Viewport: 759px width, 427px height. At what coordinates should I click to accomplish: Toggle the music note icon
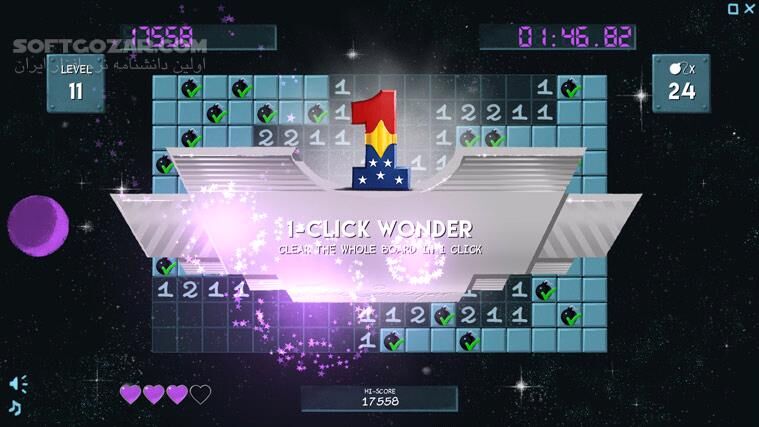(15, 406)
